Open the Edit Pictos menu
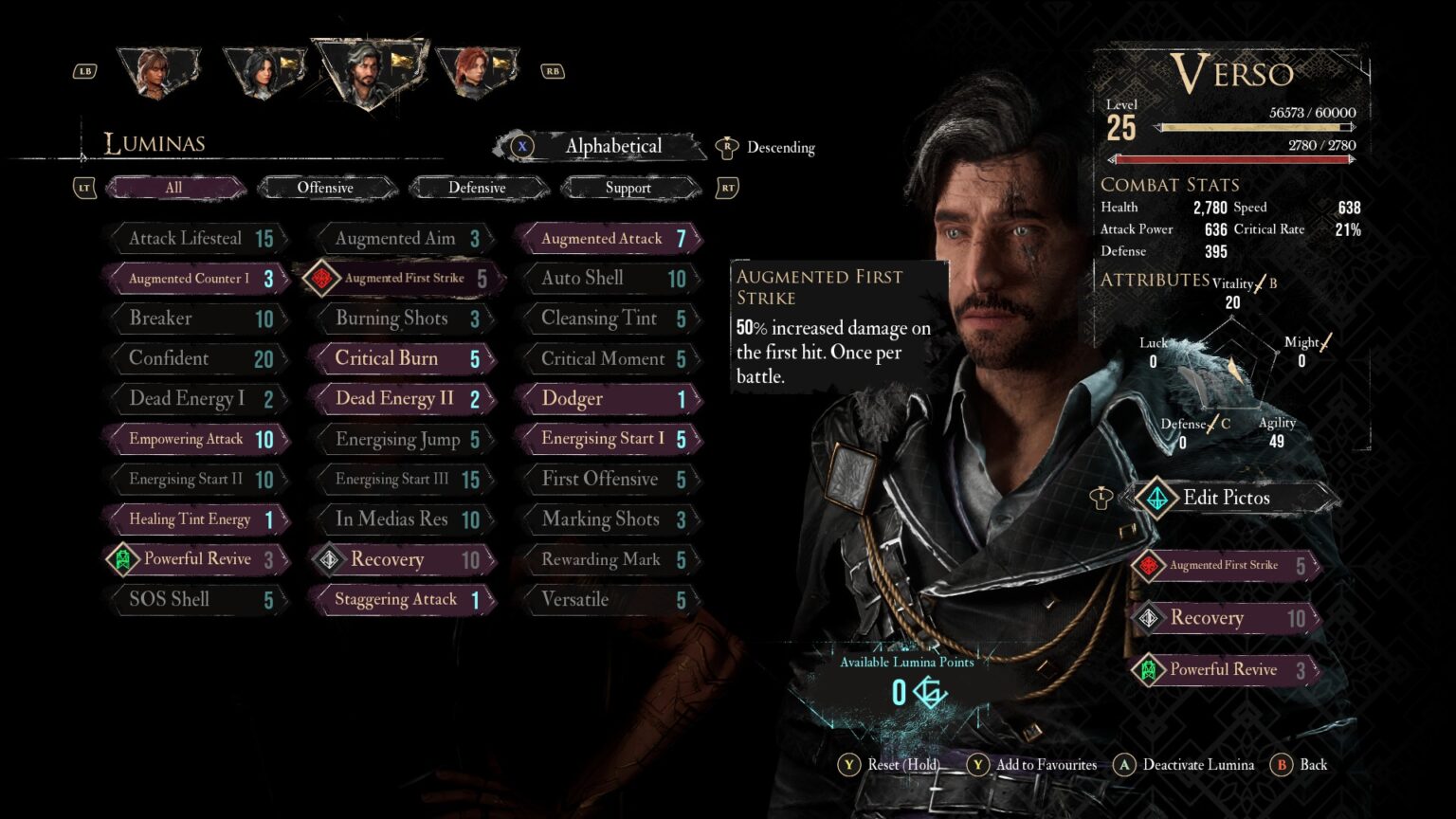Screen dimensions: 1456x819 [x=1226, y=498]
